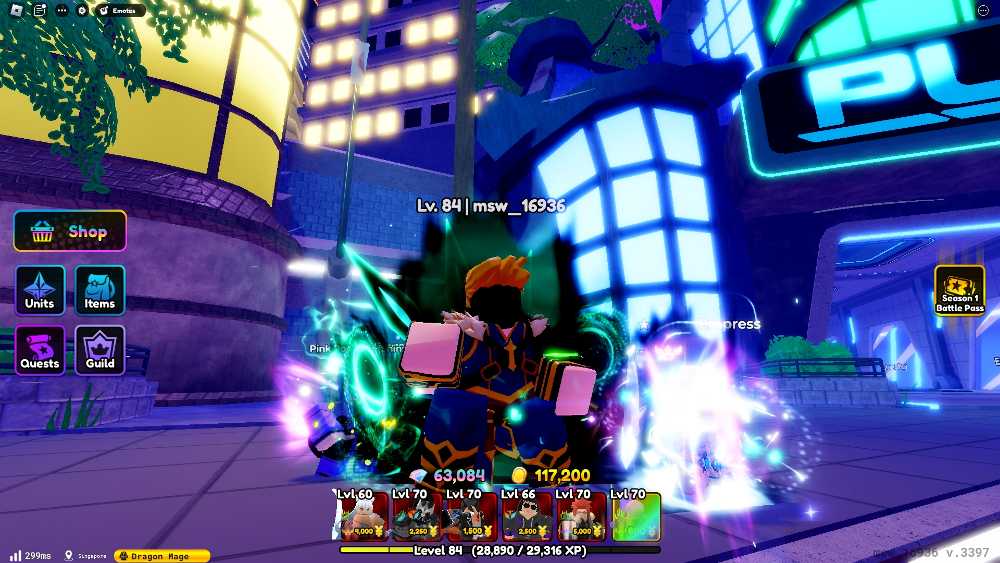Open the three-dots options menu
The width and height of the screenshot is (1000, 563).
click(x=62, y=10)
